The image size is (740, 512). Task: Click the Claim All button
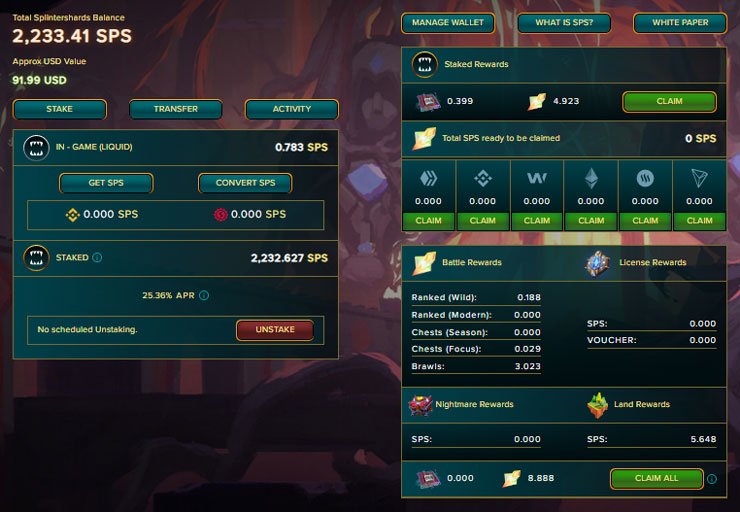pyautogui.click(x=656, y=478)
